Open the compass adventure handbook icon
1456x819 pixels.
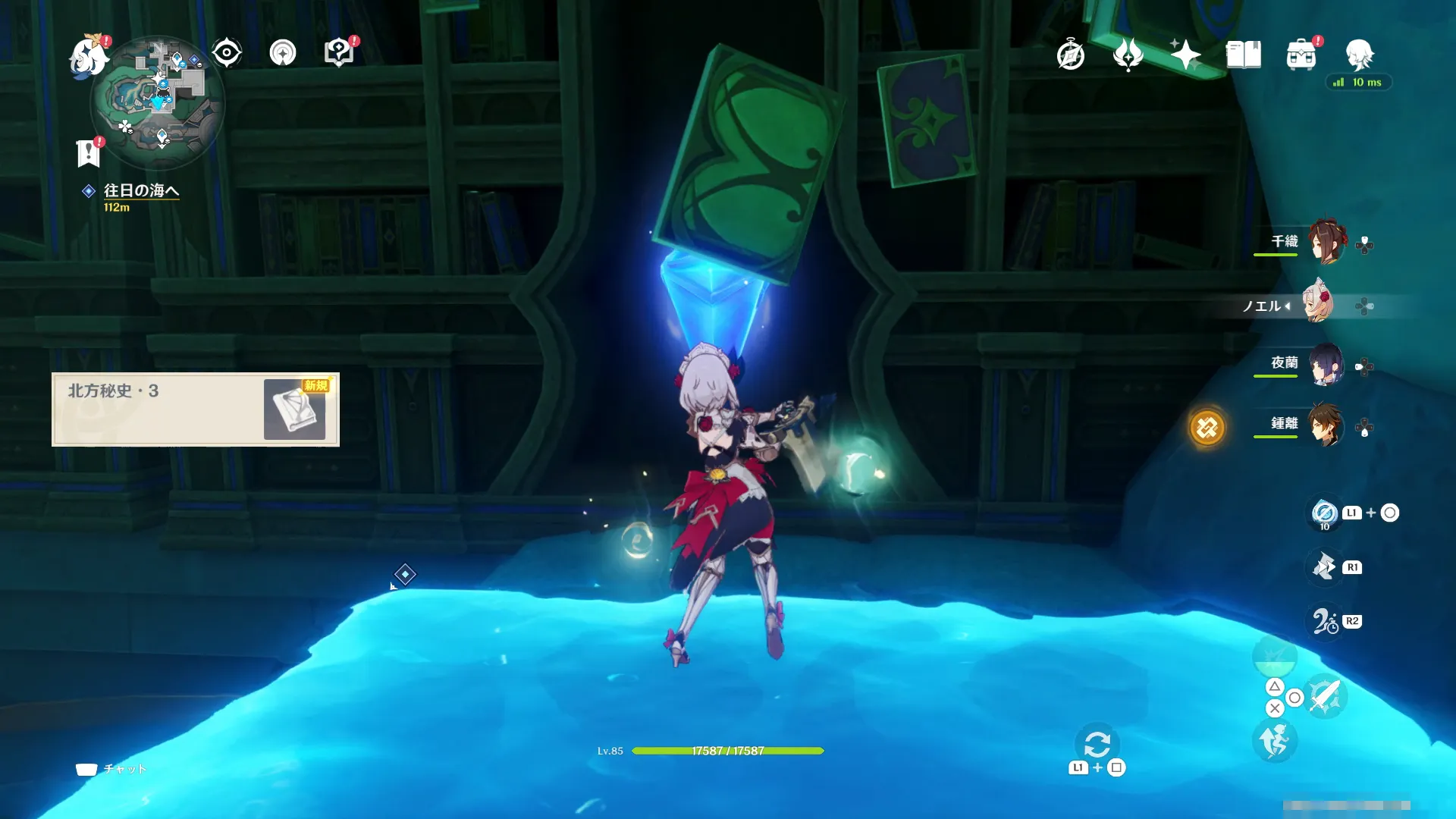1070,55
